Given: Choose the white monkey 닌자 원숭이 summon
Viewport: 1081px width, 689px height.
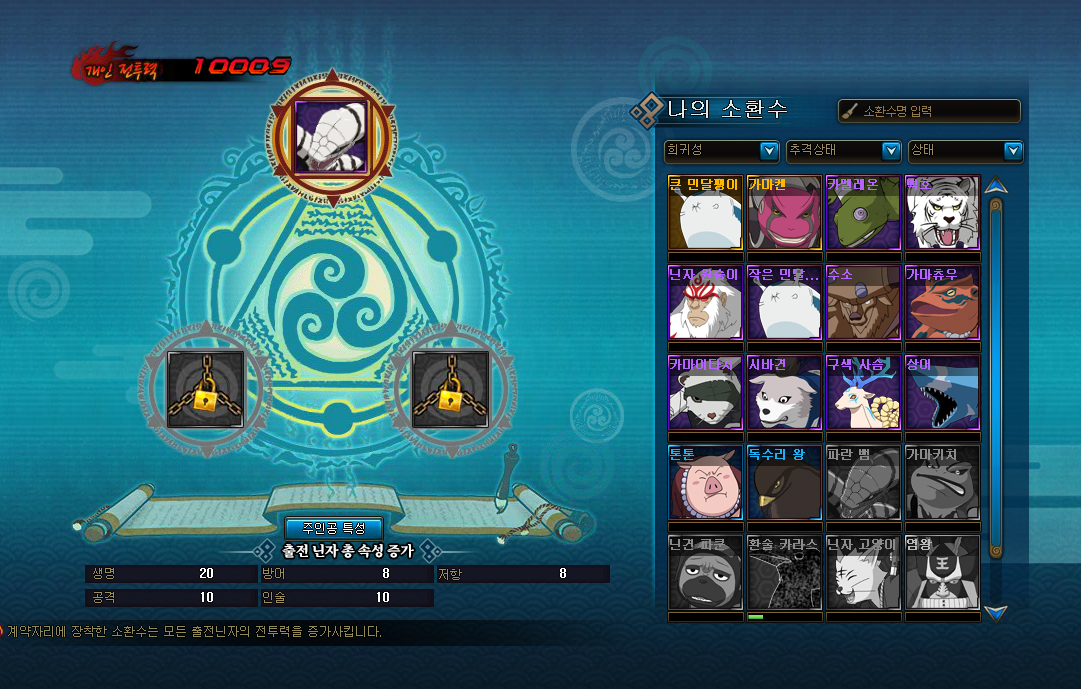Looking at the screenshot, I should tap(705, 302).
